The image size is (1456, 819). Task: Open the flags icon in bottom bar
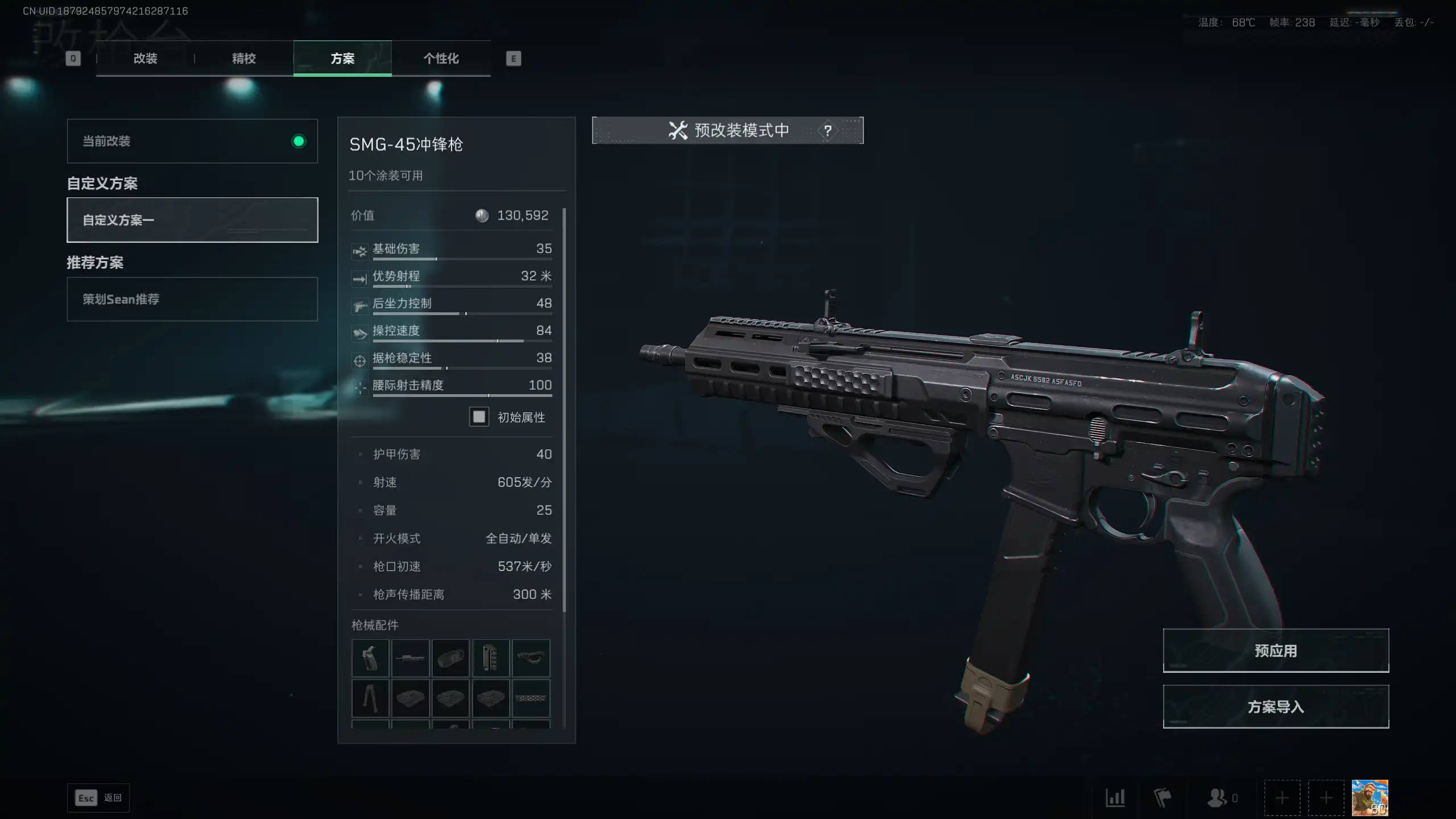tap(1163, 798)
